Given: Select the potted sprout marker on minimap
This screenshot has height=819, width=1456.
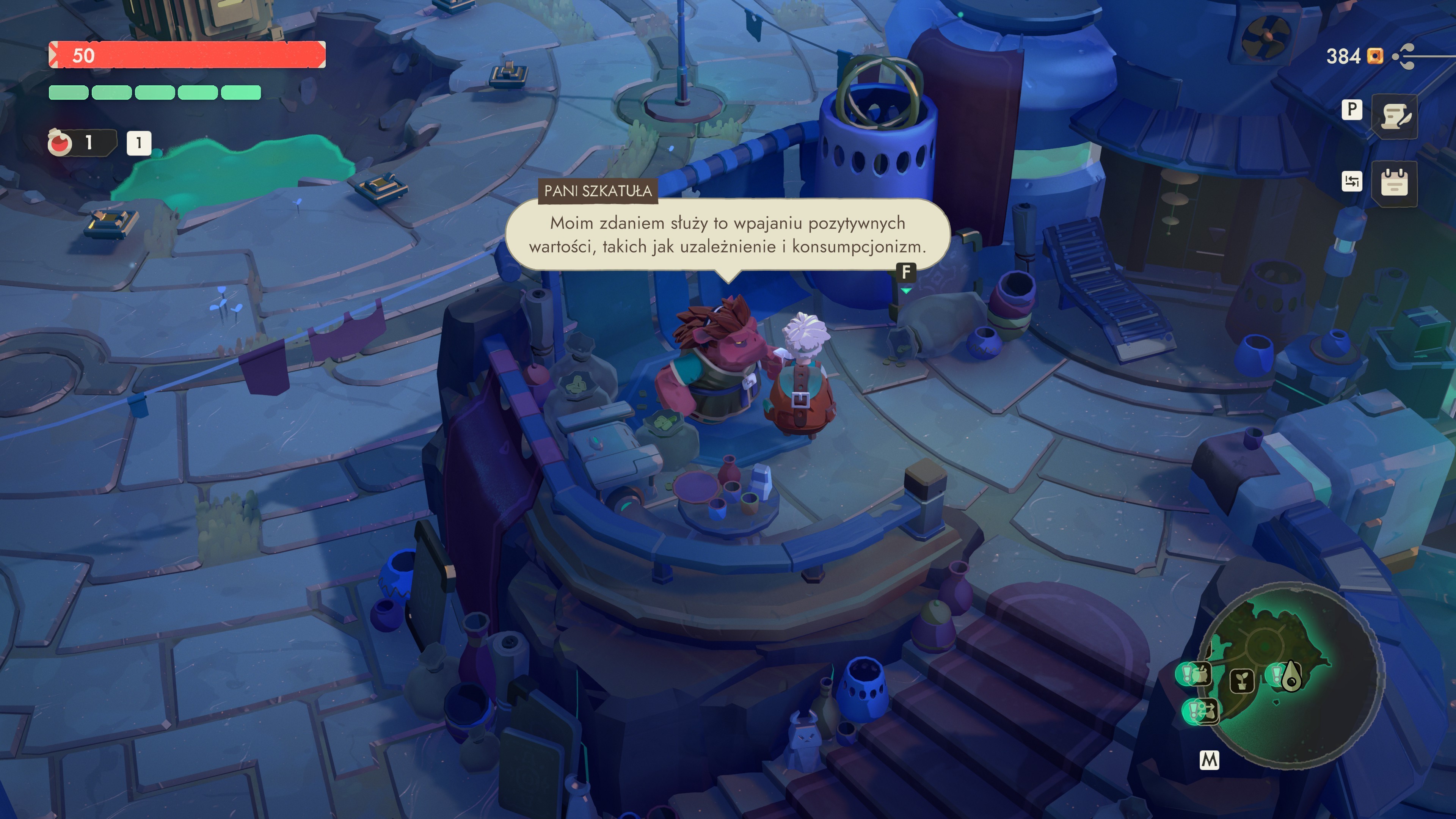Looking at the screenshot, I should click(x=1242, y=681).
